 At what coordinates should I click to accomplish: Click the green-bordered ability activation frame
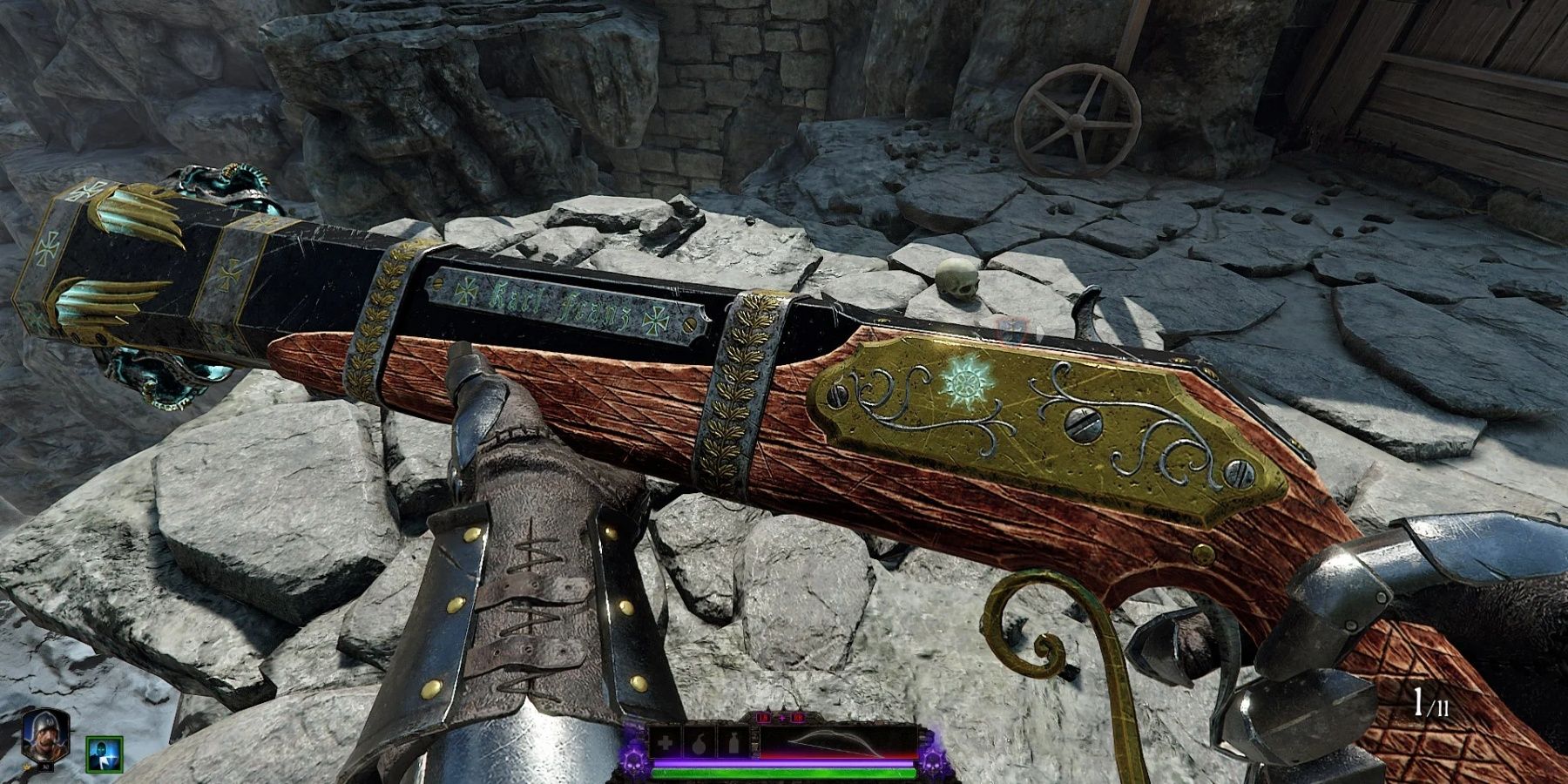pyautogui.click(x=104, y=754)
